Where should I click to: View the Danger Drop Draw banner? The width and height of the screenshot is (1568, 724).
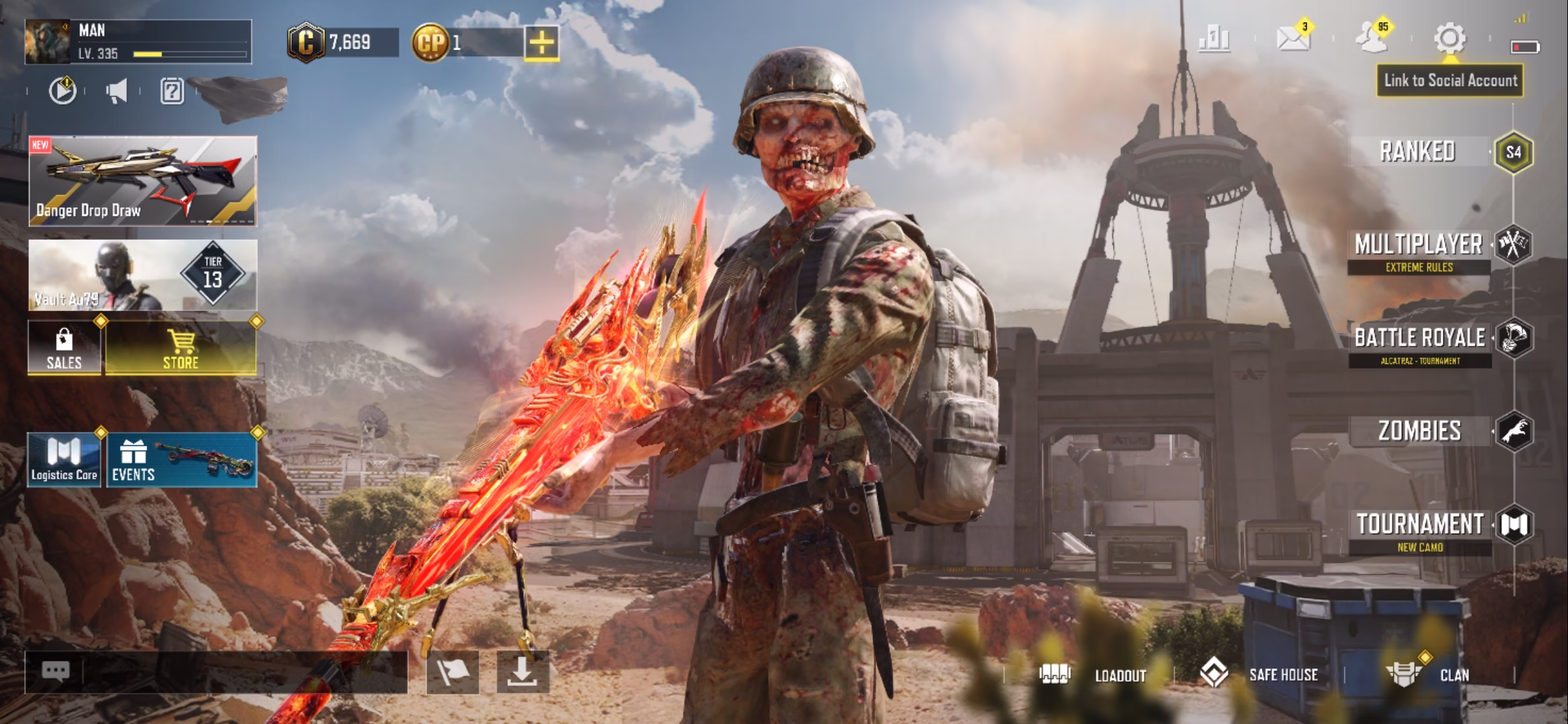[x=143, y=181]
